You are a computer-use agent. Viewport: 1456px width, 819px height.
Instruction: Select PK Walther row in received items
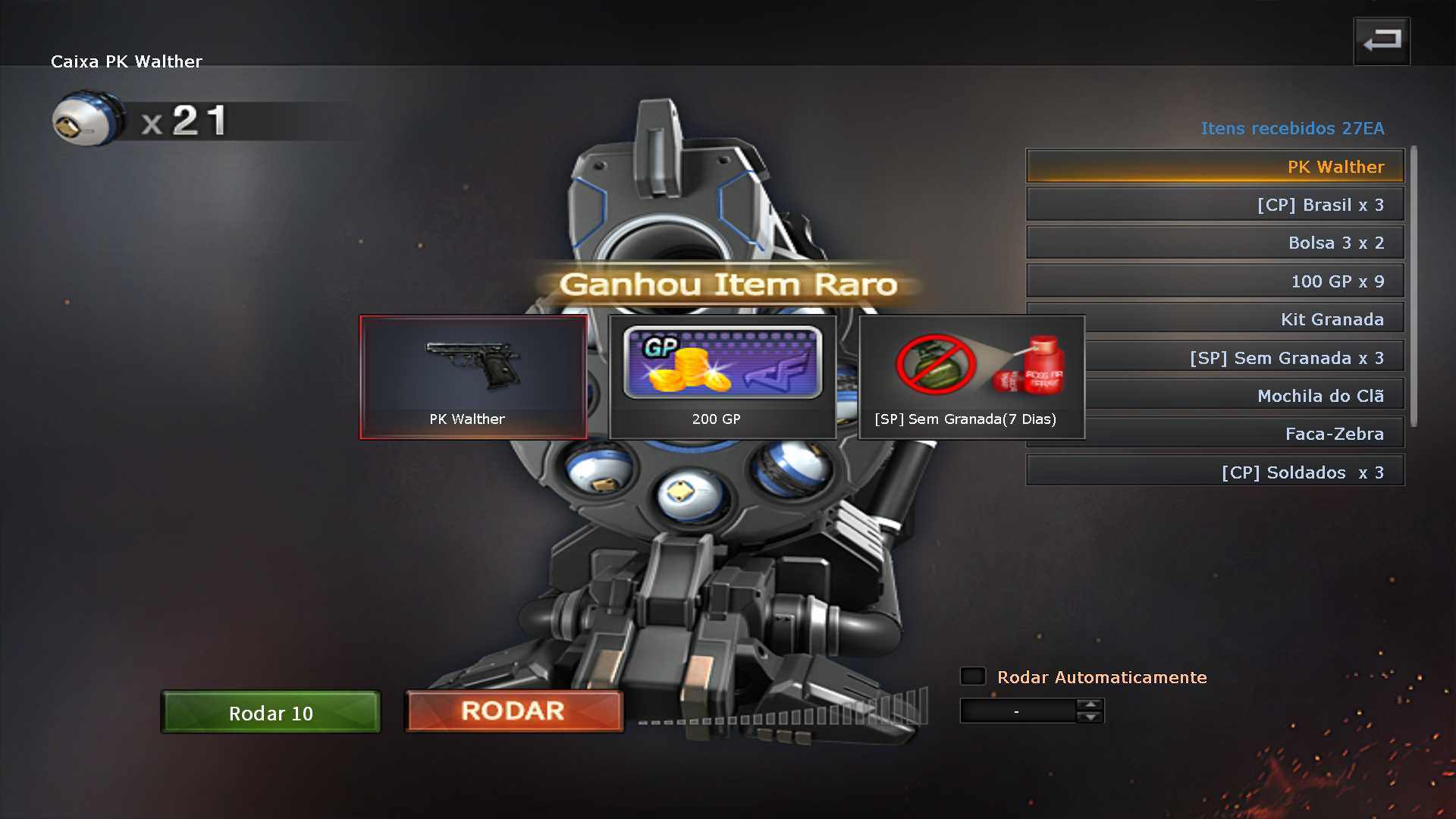coord(1215,167)
